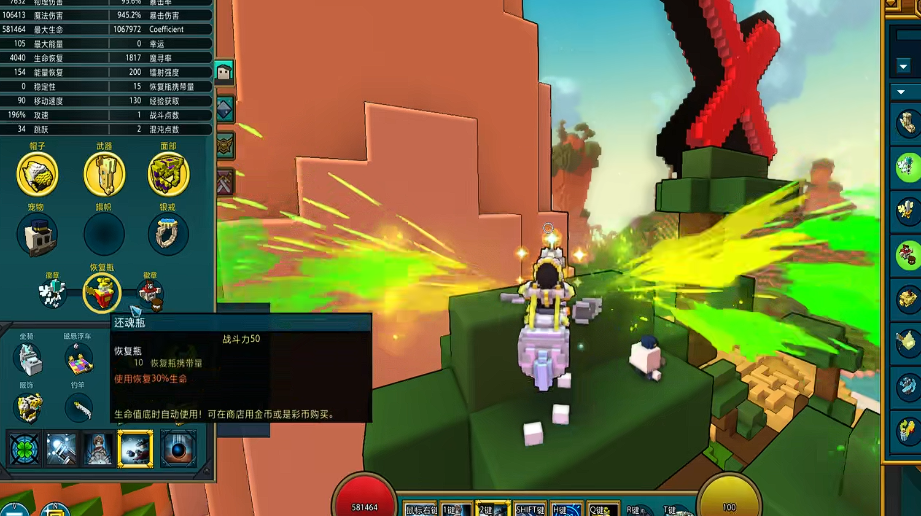The width and height of the screenshot is (921, 516).
Task: Open the mount (坐骑) slot
Action: pos(27,357)
